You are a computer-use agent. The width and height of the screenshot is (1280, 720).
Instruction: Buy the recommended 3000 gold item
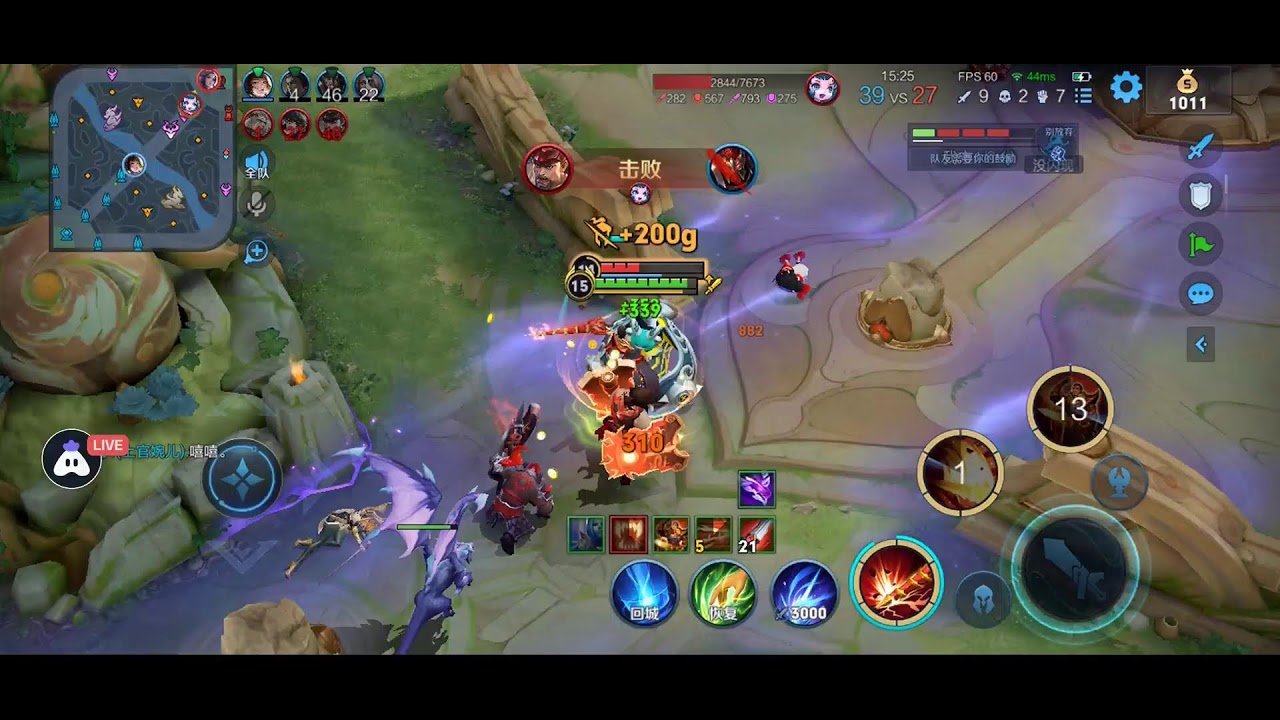pyautogui.click(x=798, y=592)
